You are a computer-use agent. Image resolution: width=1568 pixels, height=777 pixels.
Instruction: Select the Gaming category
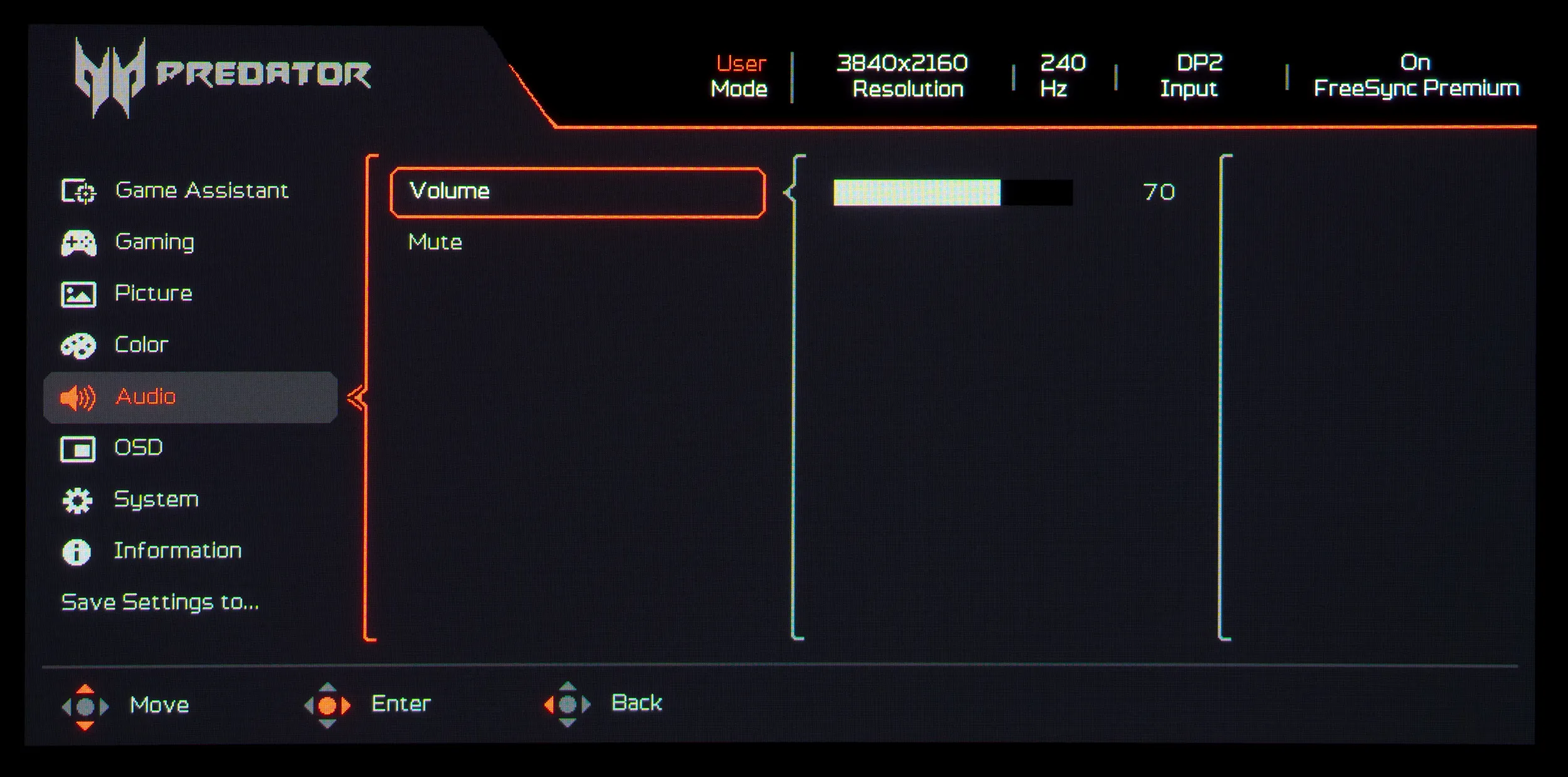click(x=154, y=242)
